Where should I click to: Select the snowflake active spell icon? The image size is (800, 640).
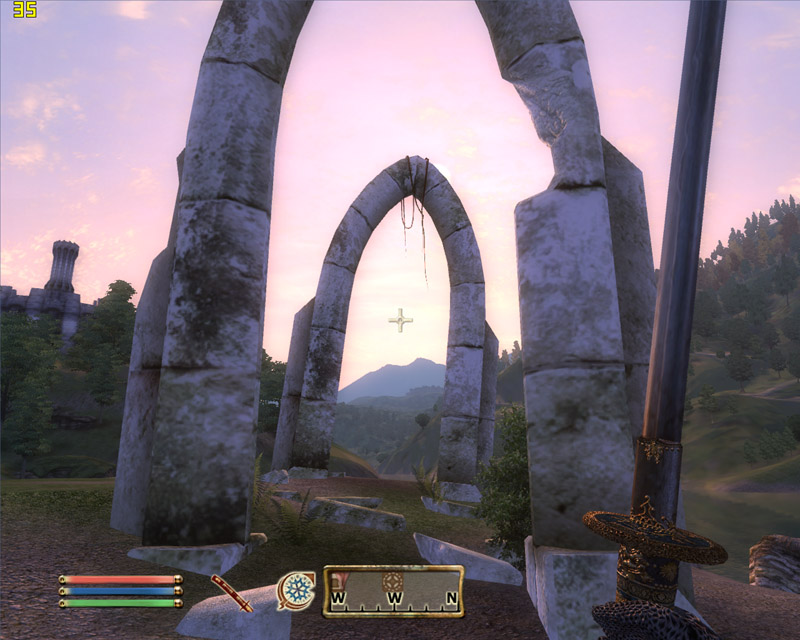[295, 590]
